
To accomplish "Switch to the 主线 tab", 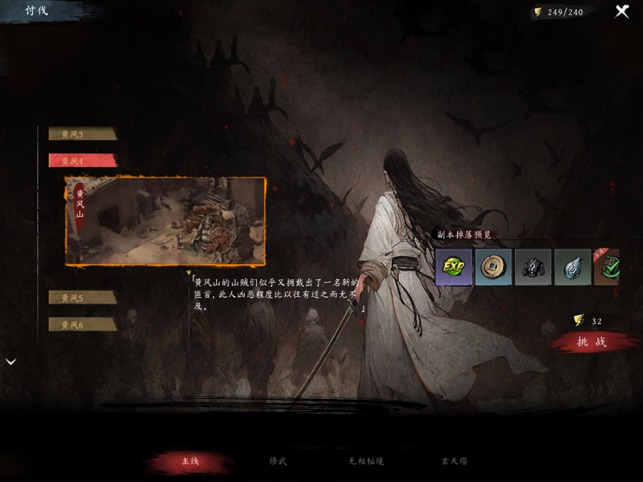I will click(190, 462).
